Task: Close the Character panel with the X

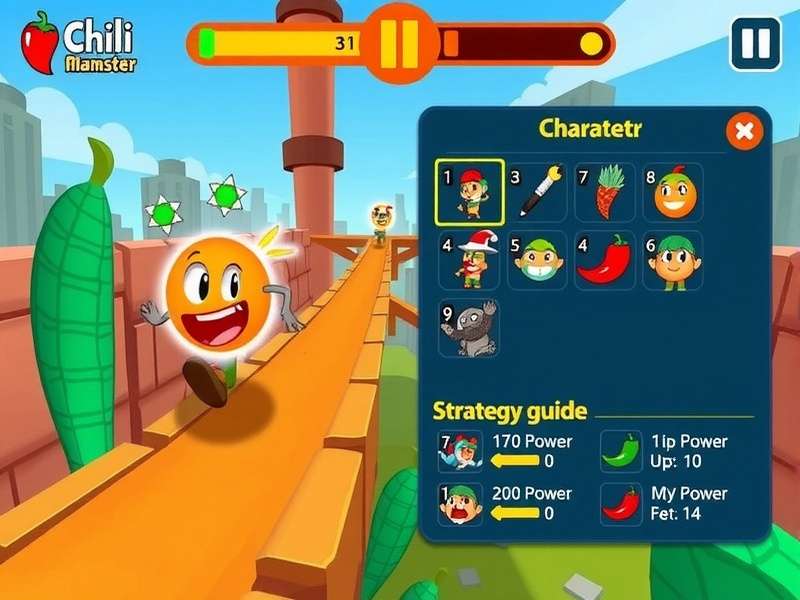Action: click(743, 131)
